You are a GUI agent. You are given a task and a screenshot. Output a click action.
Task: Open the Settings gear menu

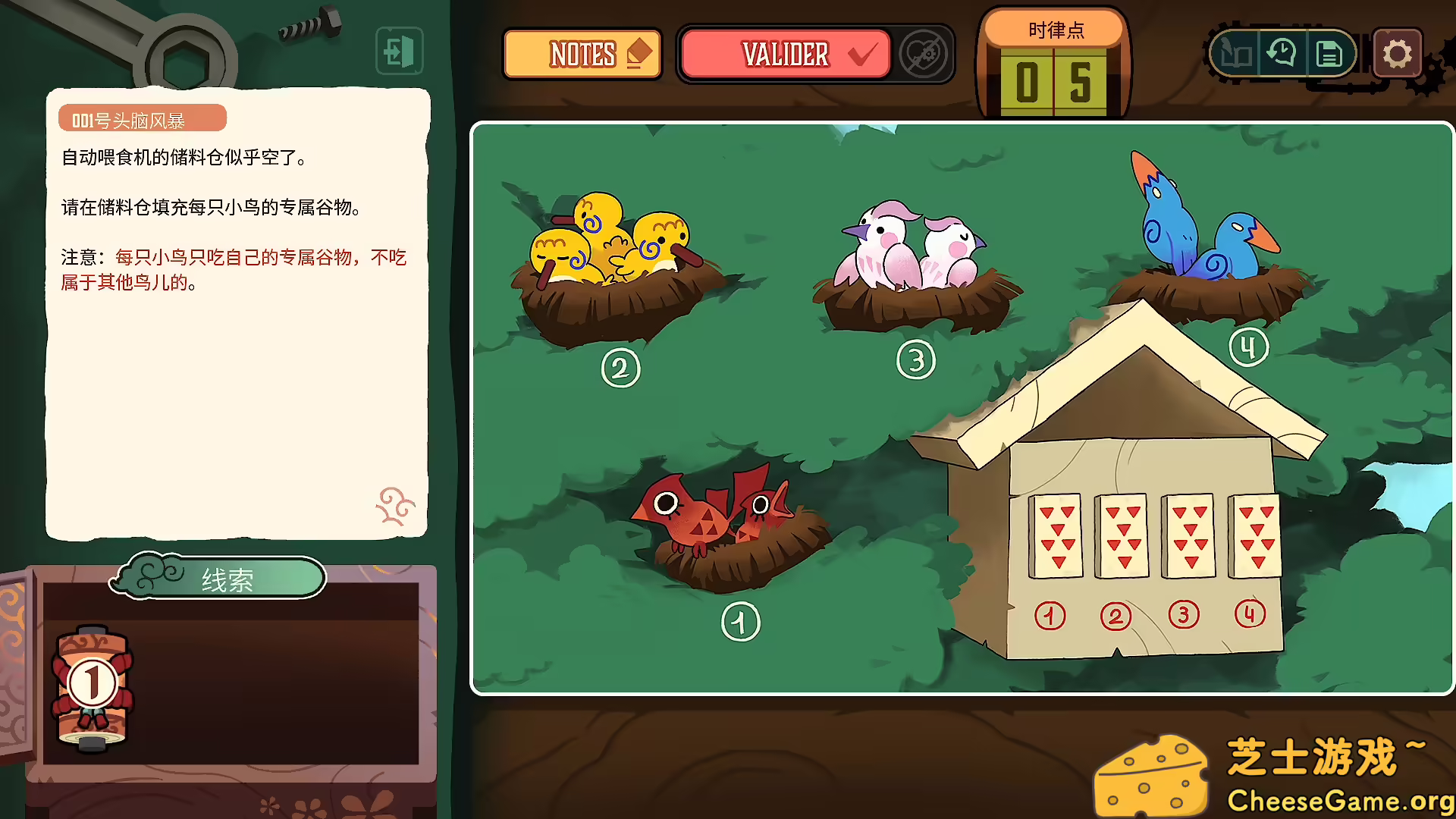(x=1398, y=53)
